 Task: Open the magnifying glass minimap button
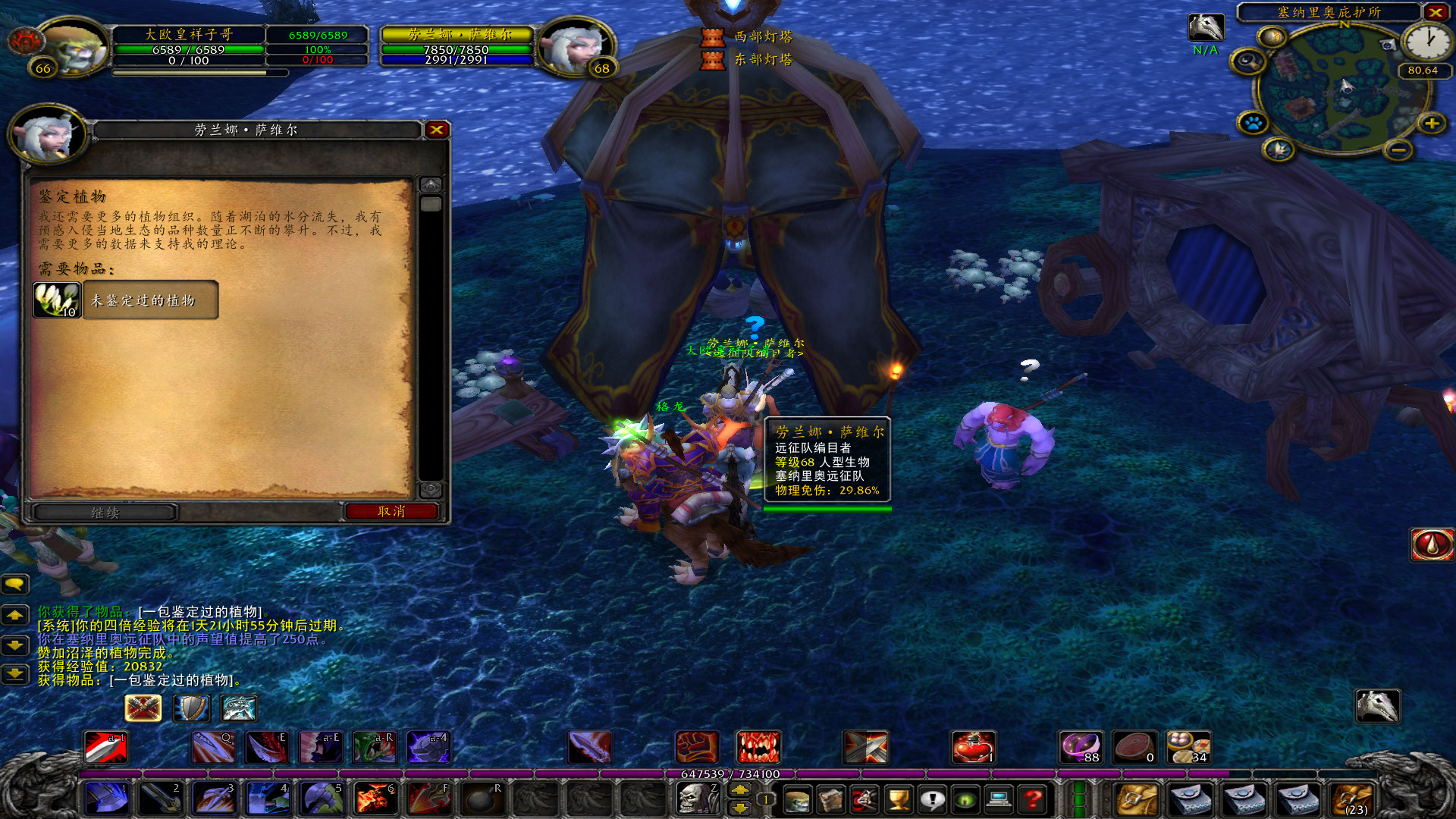pyautogui.click(x=1247, y=61)
